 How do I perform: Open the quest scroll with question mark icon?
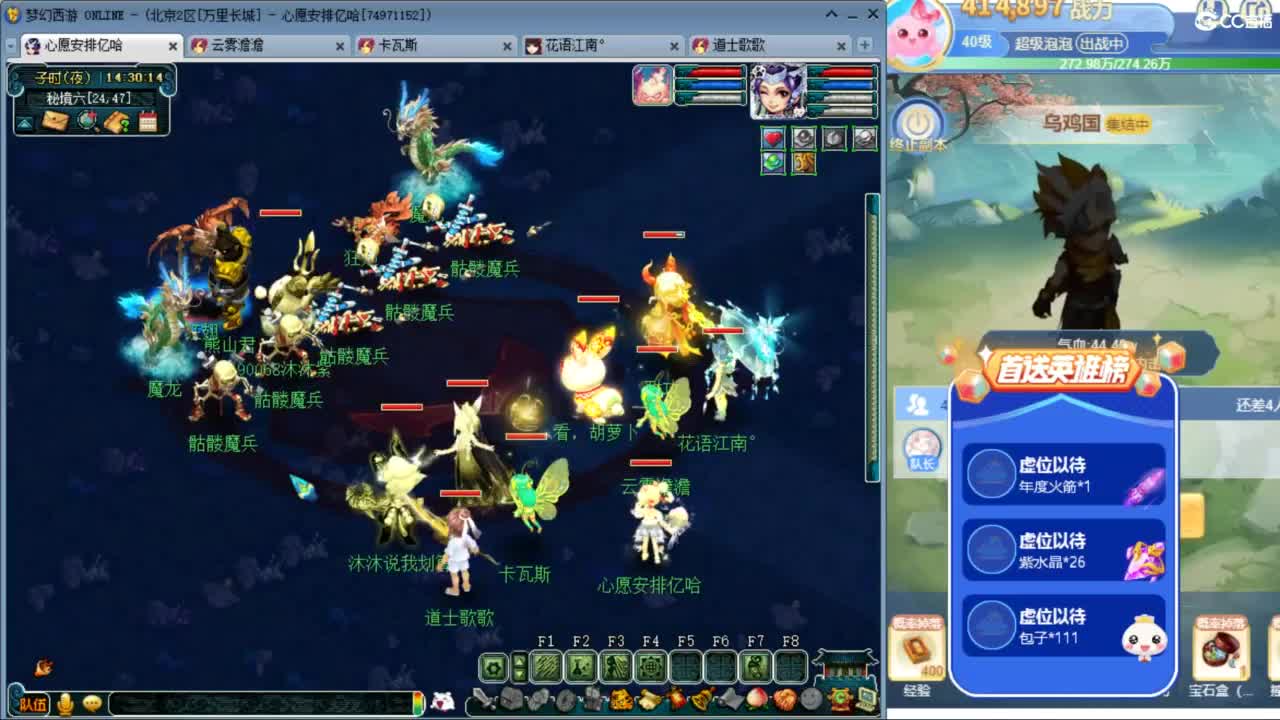point(116,121)
